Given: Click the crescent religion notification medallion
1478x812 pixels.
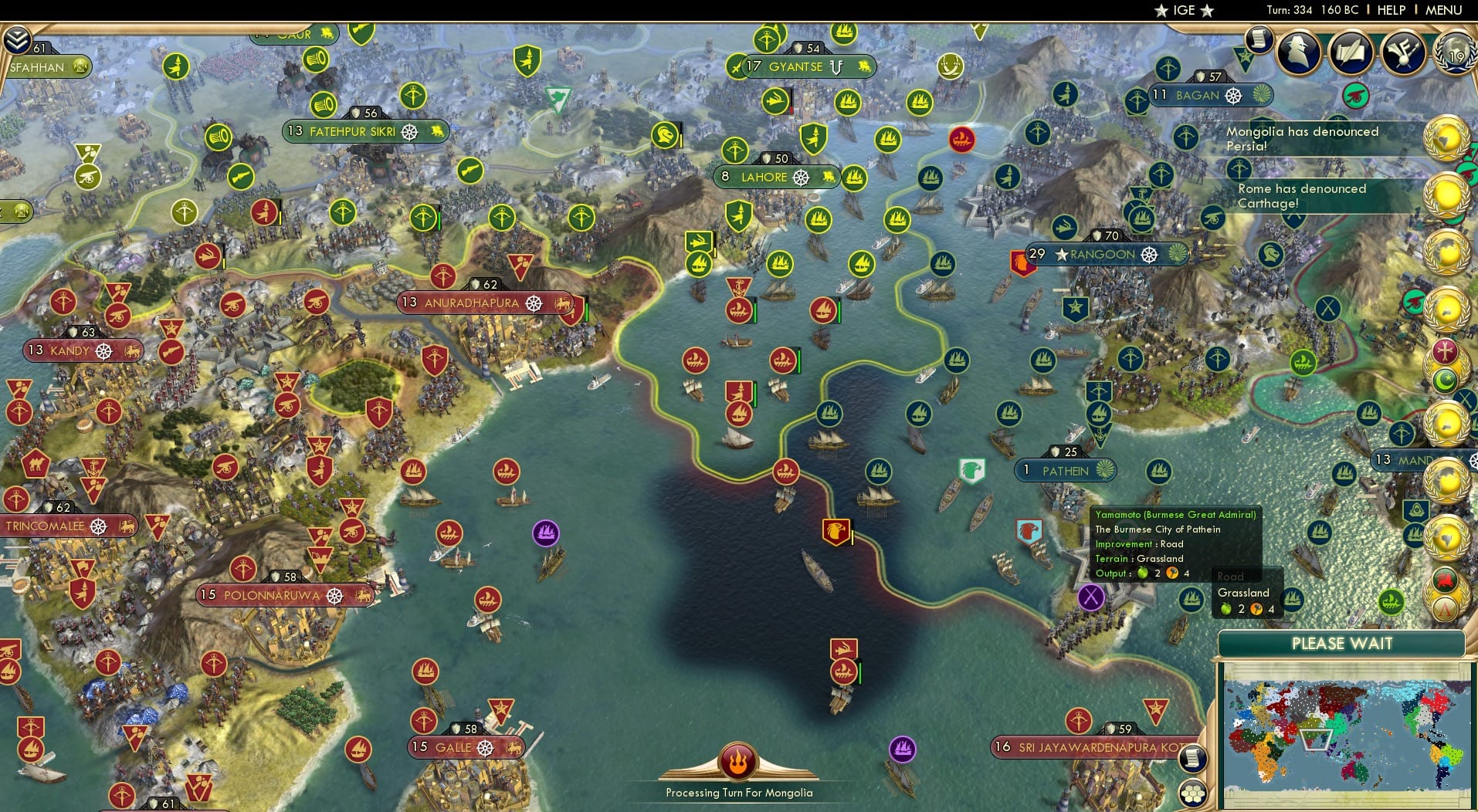Looking at the screenshot, I should click(1446, 380).
